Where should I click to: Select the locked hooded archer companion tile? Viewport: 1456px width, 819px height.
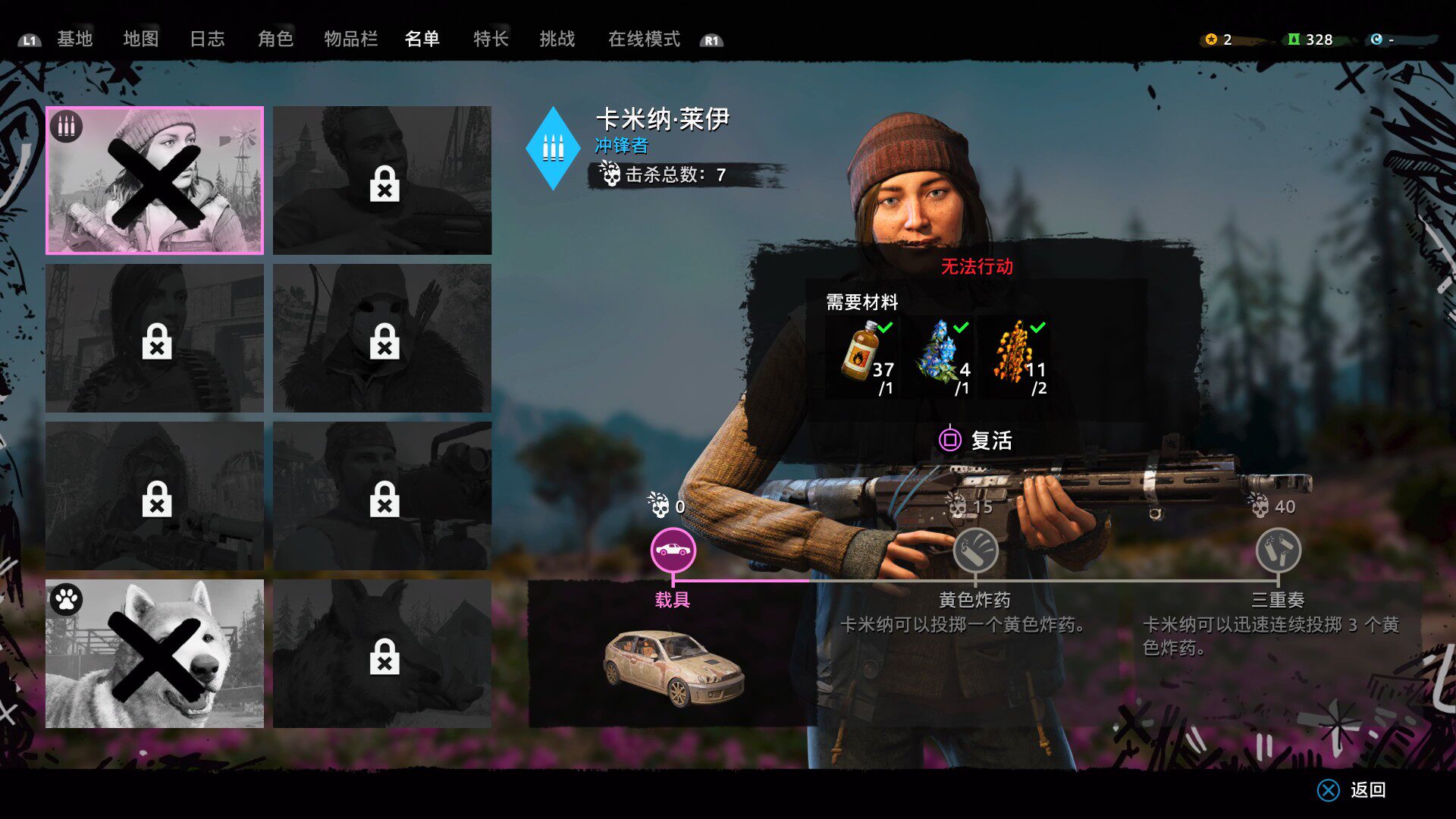tap(382, 338)
